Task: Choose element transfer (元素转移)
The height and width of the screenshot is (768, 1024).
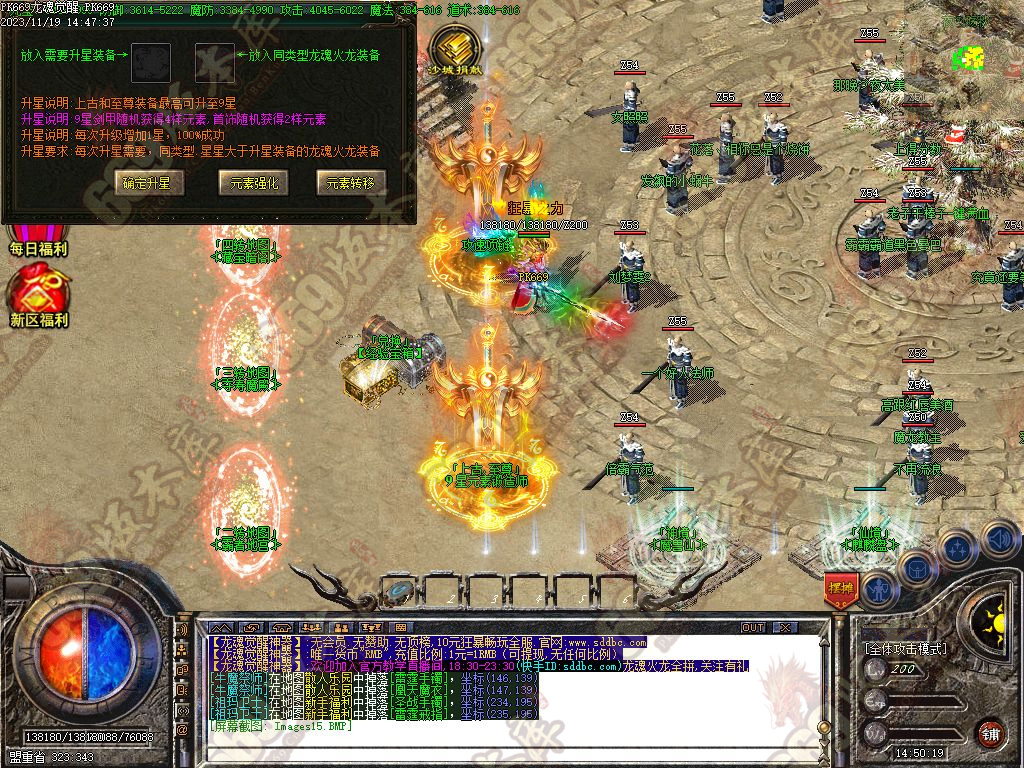Action: coord(351,182)
